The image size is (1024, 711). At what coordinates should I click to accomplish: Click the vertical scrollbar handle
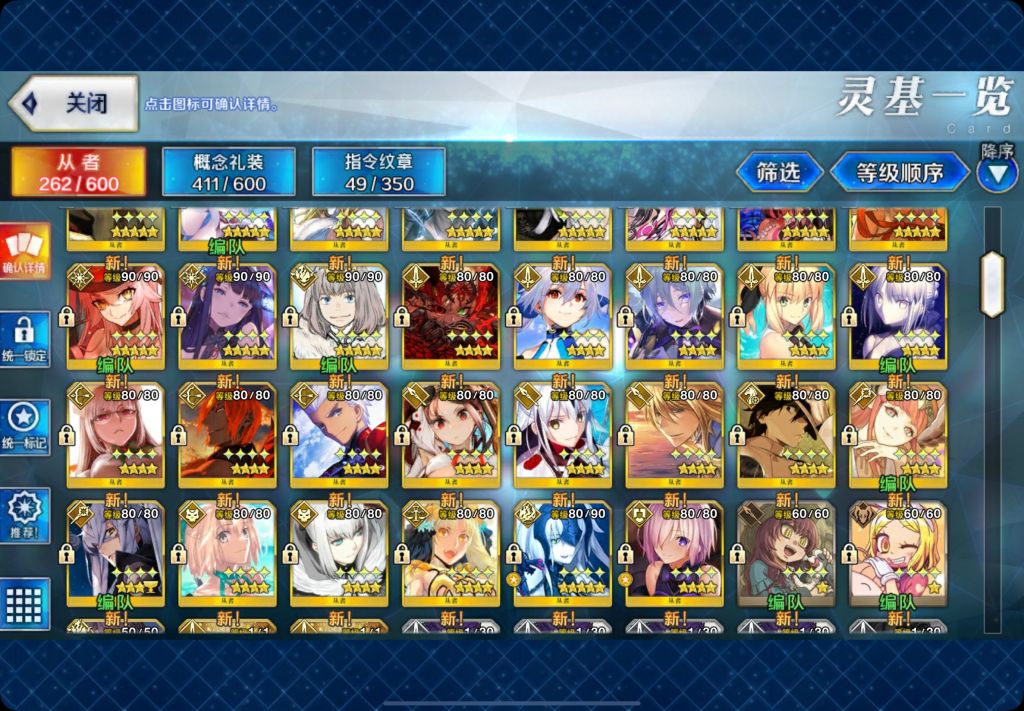click(x=991, y=284)
